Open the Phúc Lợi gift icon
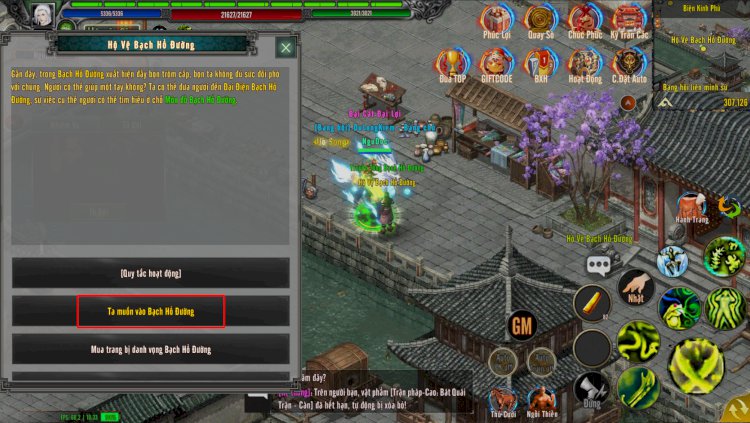The height and width of the screenshot is (423, 750). (x=497, y=20)
